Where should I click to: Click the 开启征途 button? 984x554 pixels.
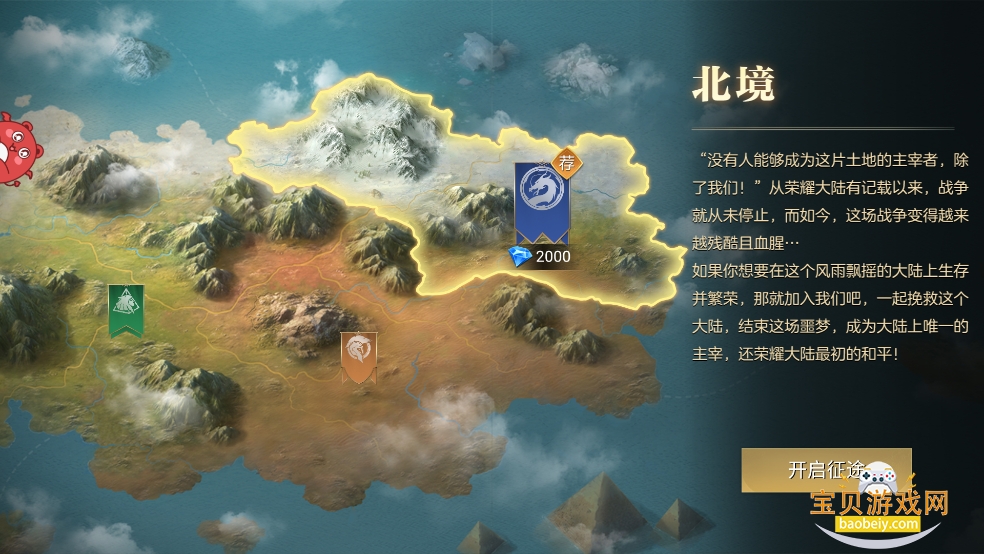(x=825, y=470)
